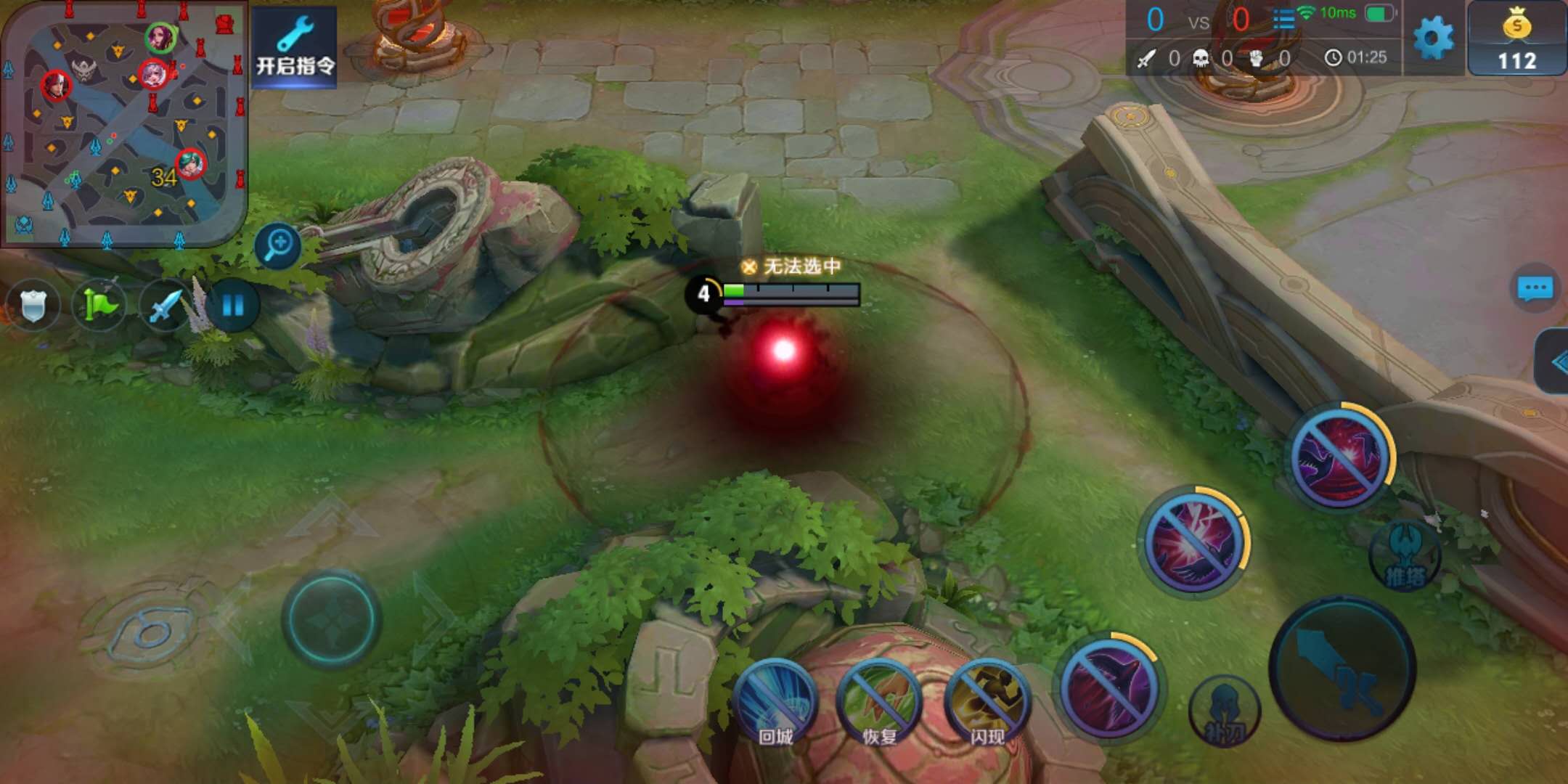Open the chat message bubble

pos(1535,289)
